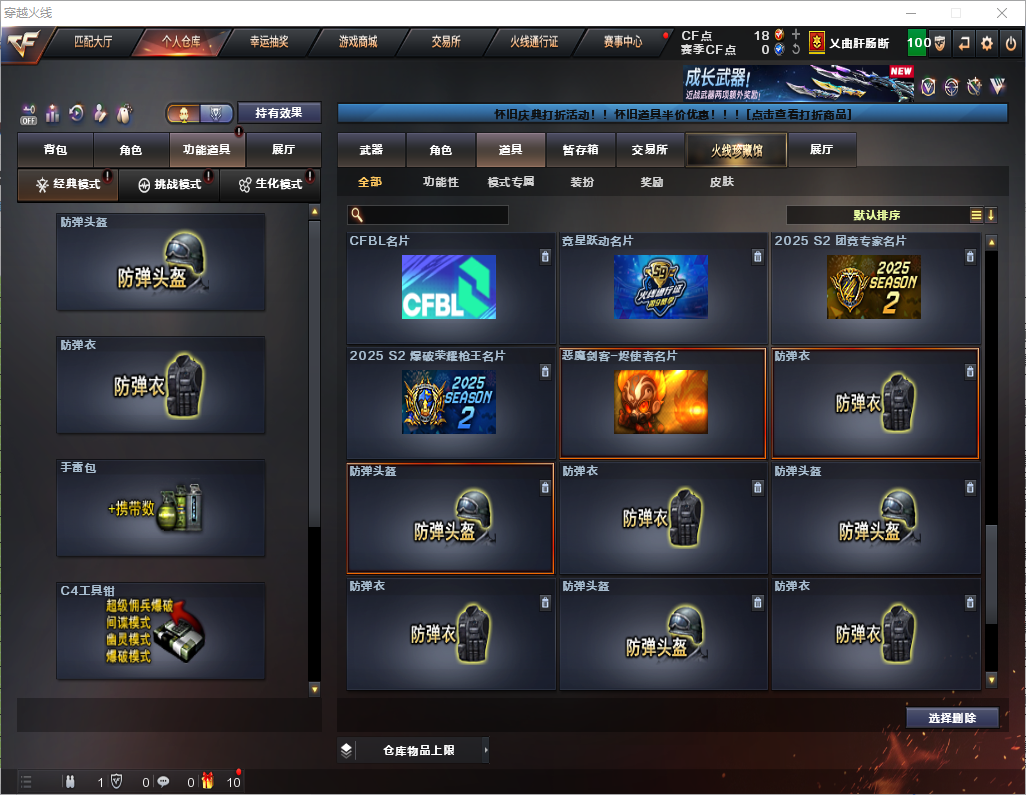Viewport: 1026px width, 795px height.
Task: Open the 武器 weapons storage tab
Action: click(x=371, y=150)
